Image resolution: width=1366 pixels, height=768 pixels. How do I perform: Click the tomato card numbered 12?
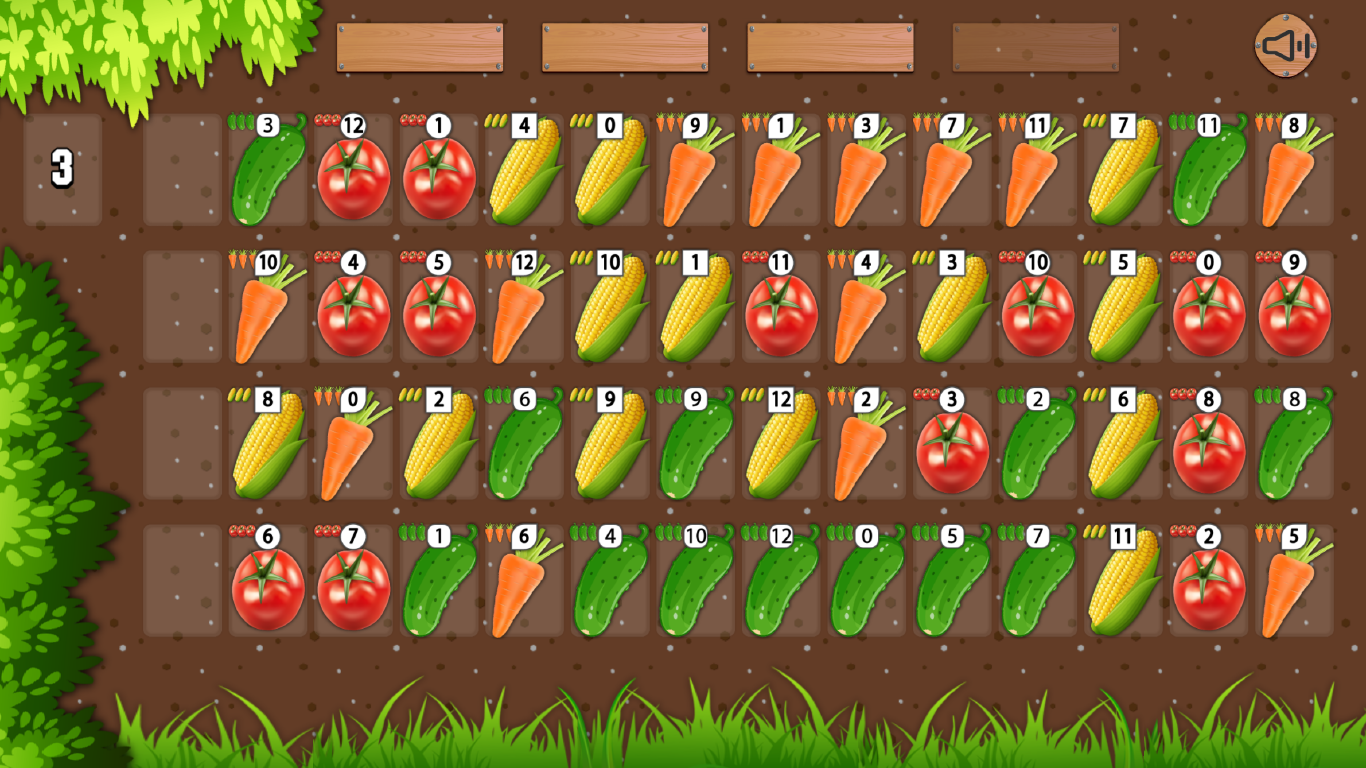coord(348,170)
